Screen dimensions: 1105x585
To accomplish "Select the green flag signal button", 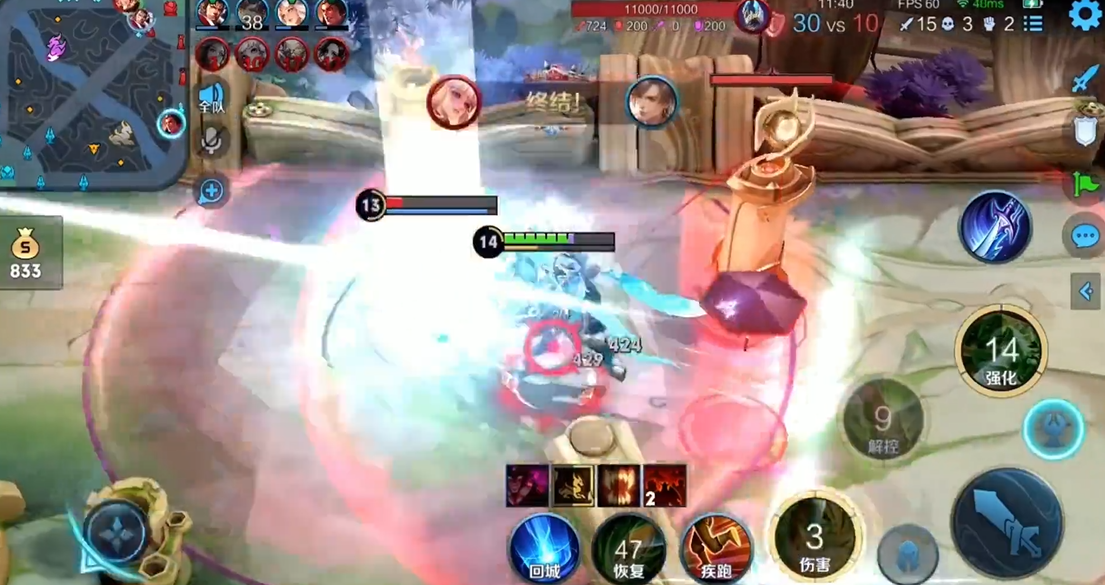I will (x=1085, y=184).
